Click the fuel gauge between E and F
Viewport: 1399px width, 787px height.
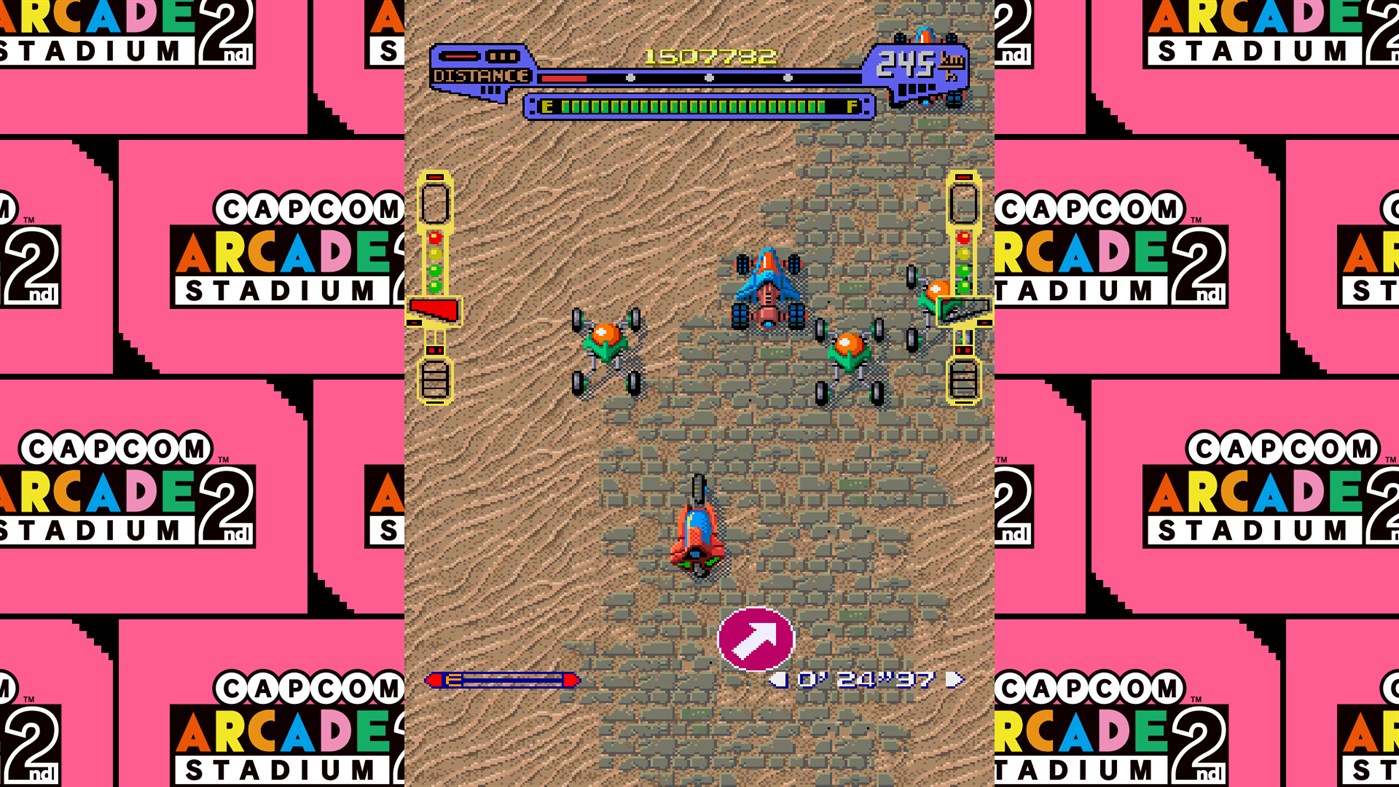(x=700, y=105)
